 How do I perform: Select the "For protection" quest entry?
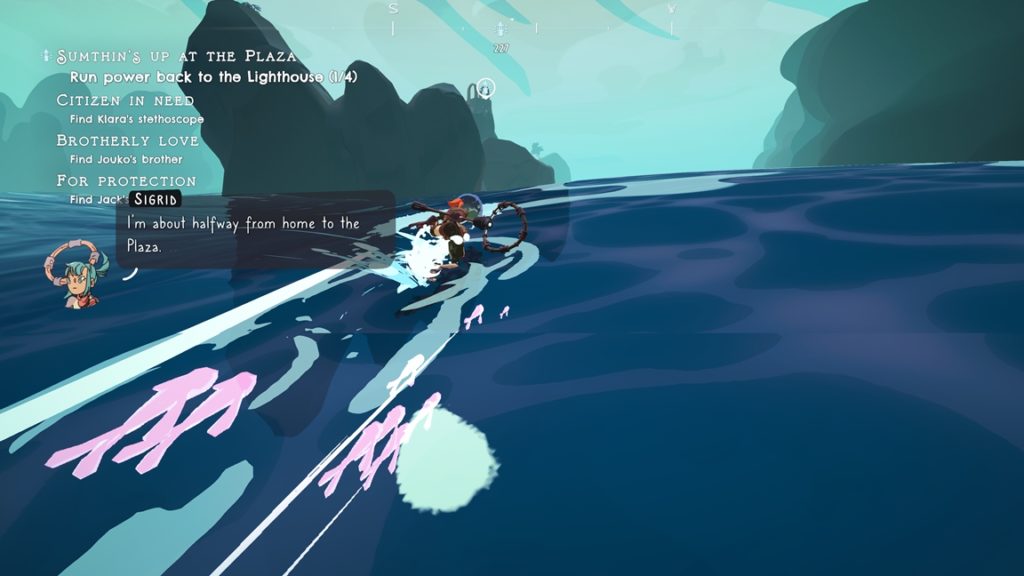tap(126, 181)
